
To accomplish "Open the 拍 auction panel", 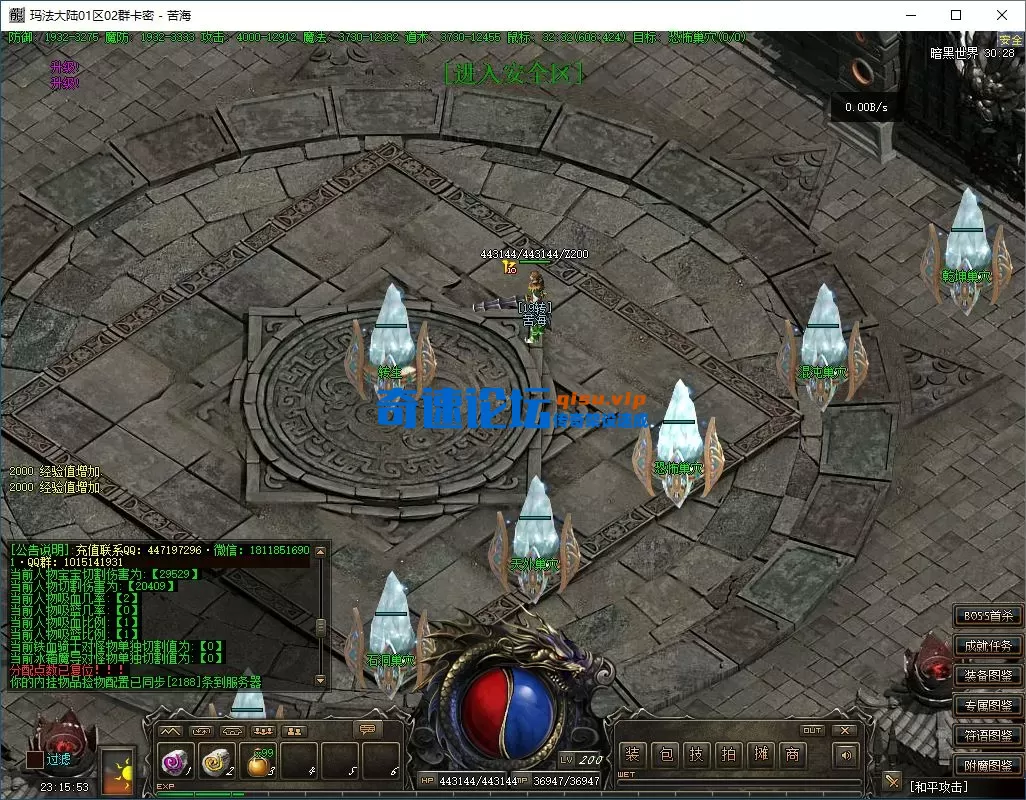I will pyautogui.click(x=729, y=755).
